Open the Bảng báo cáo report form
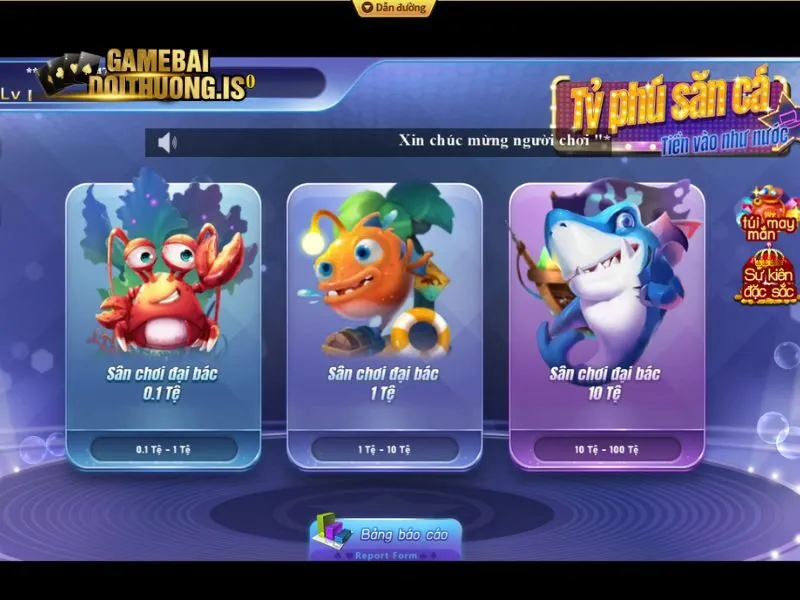Image resolution: width=800 pixels, height=600 pixels. pos(385,536)
